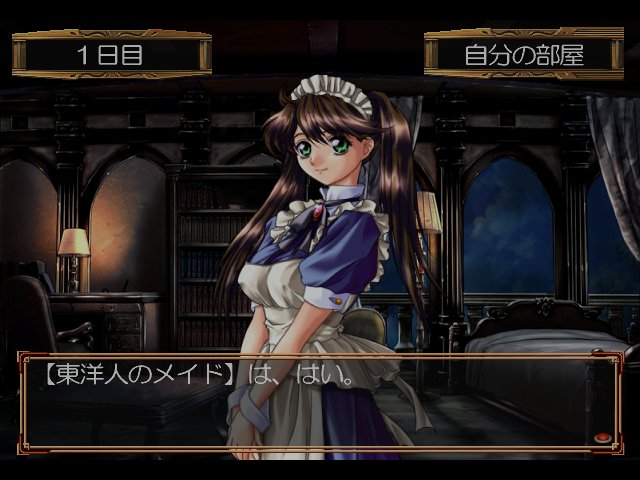Click the dialogue text box to continue
The image size is (640, 480).
310,402
